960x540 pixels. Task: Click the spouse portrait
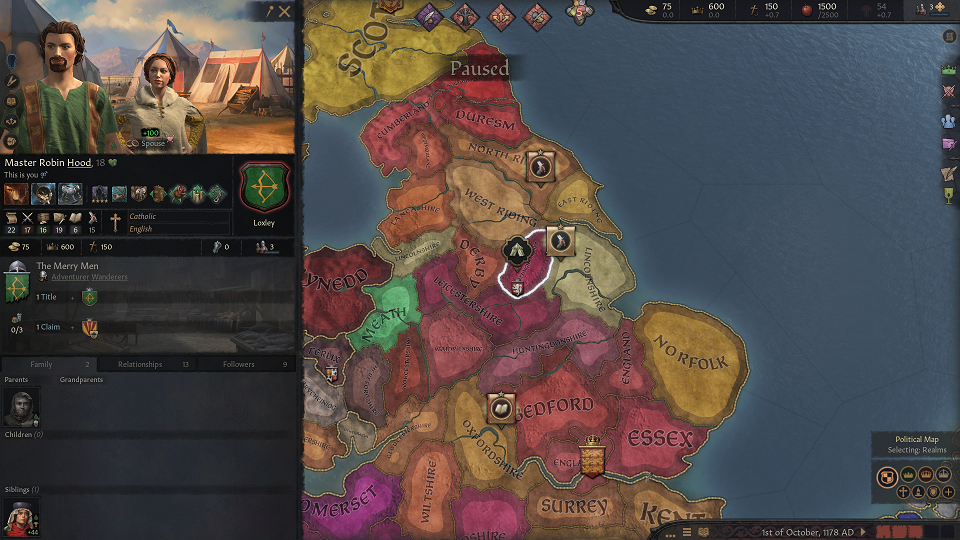160,95
